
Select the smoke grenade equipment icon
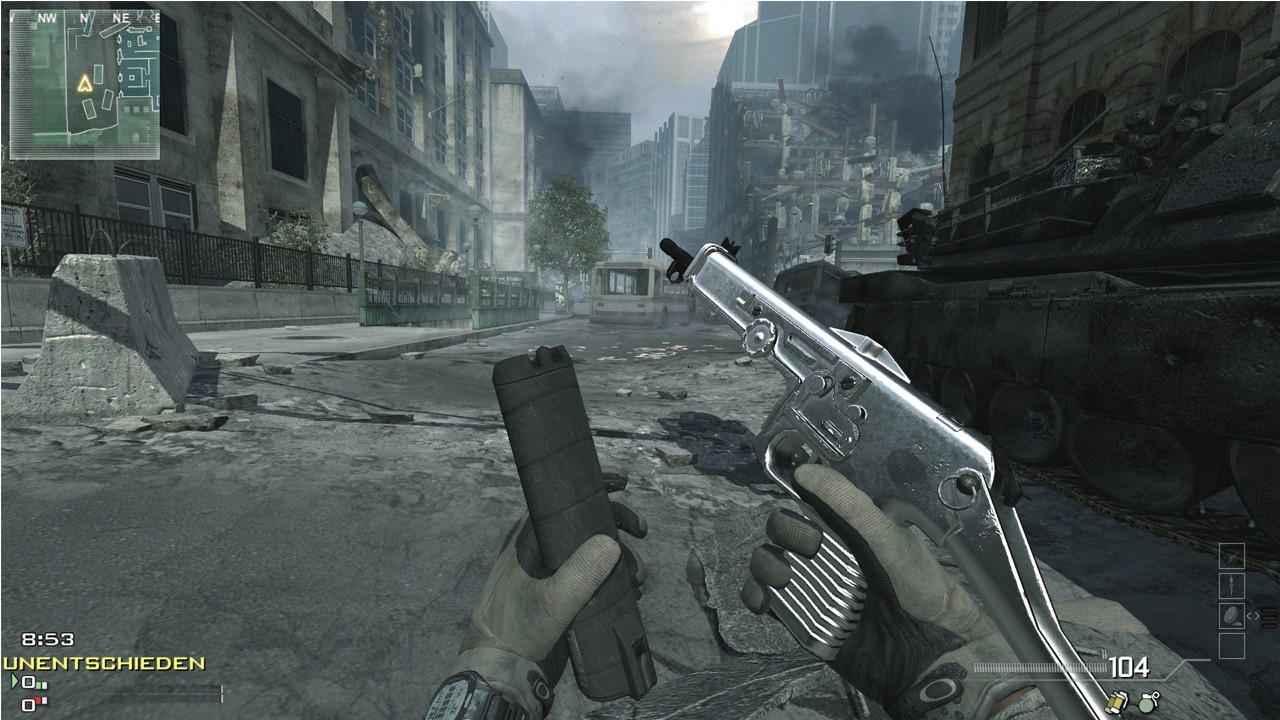tap(1115, 702)
